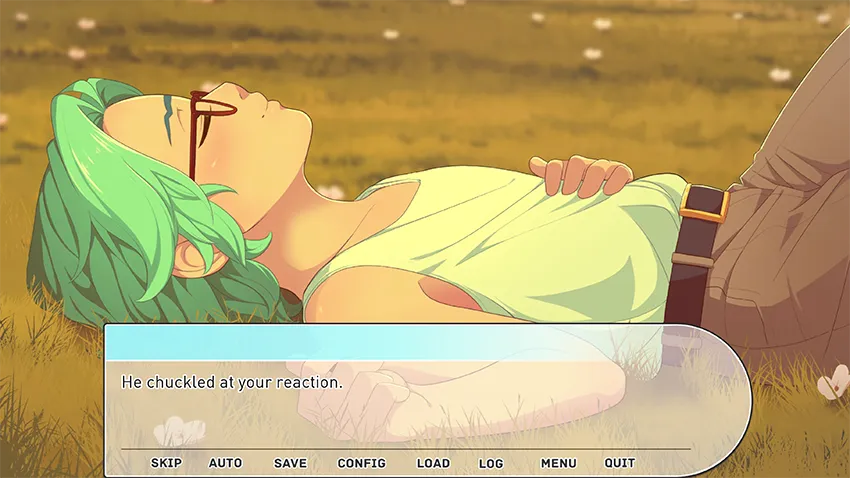This screenshot has height=478, width=850.
Task: Open the SAVE screen
Action: pos(290,464)
